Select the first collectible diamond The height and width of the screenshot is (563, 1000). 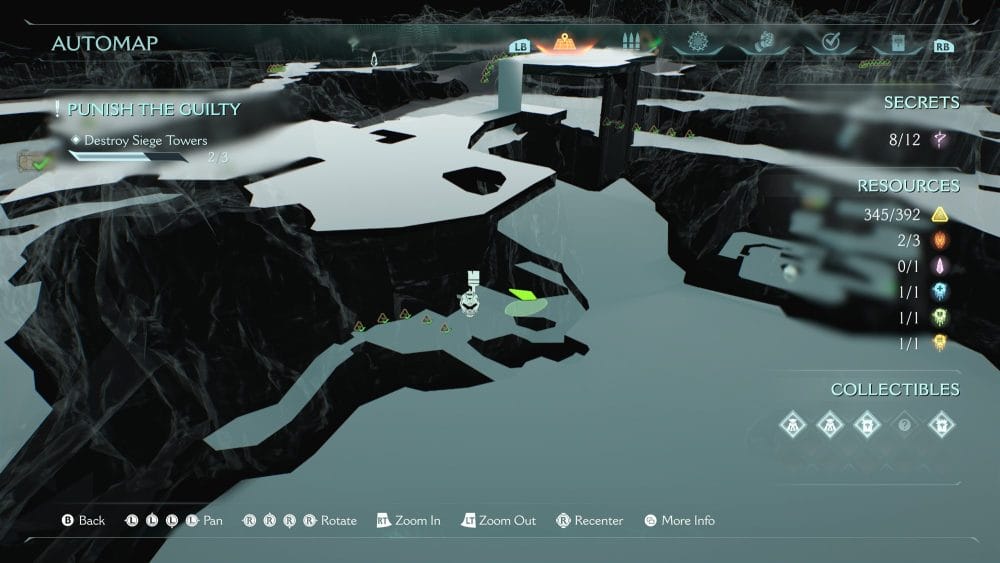[x=792, y=424]
